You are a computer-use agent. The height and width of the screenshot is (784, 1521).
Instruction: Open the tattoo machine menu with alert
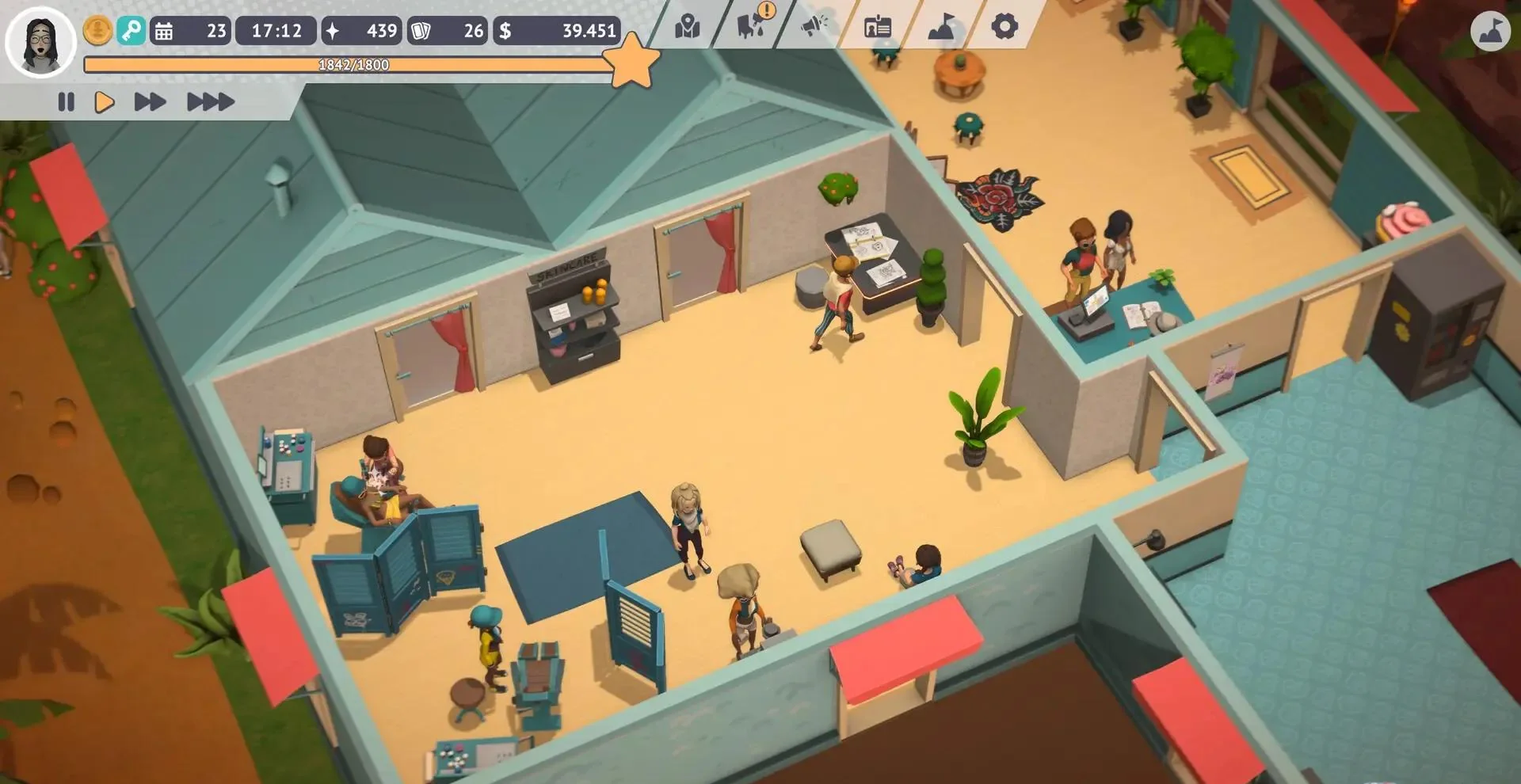tap(751, 25)
